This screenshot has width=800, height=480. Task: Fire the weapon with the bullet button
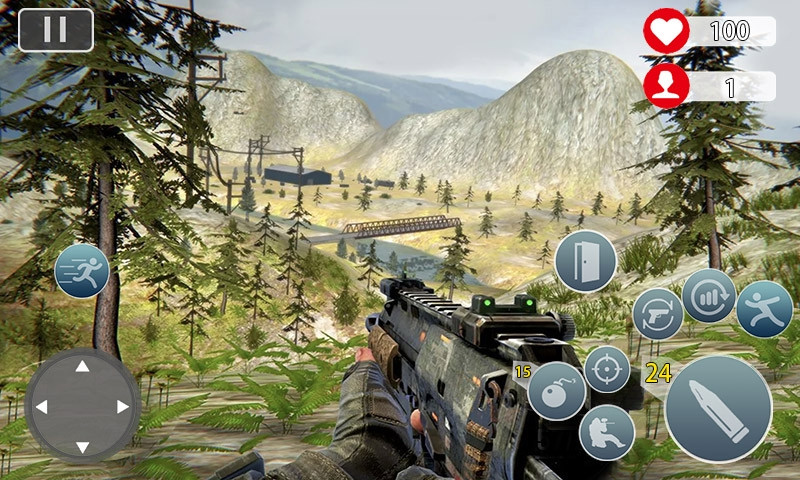pos(718,409)
